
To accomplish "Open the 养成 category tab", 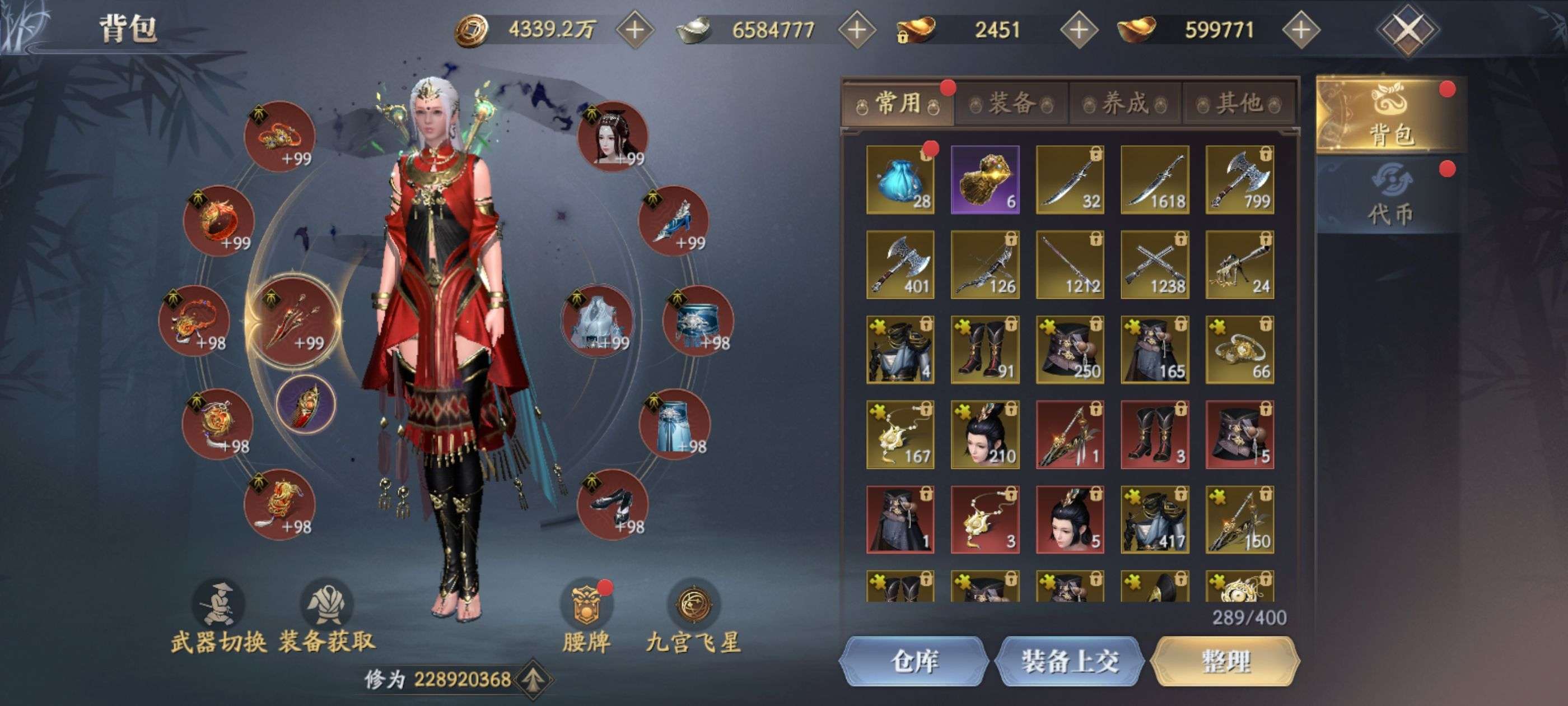I will pos(1125,104).
